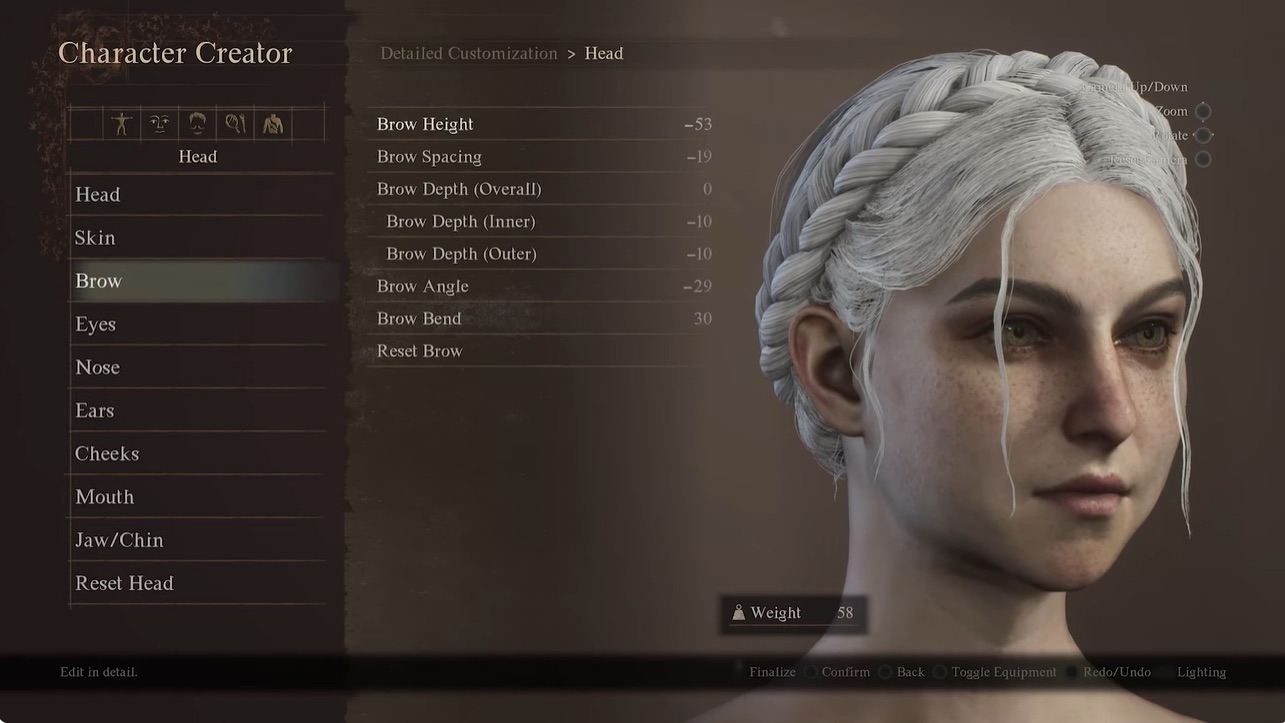Select Eyes from the sidebar list

(95, 323)
